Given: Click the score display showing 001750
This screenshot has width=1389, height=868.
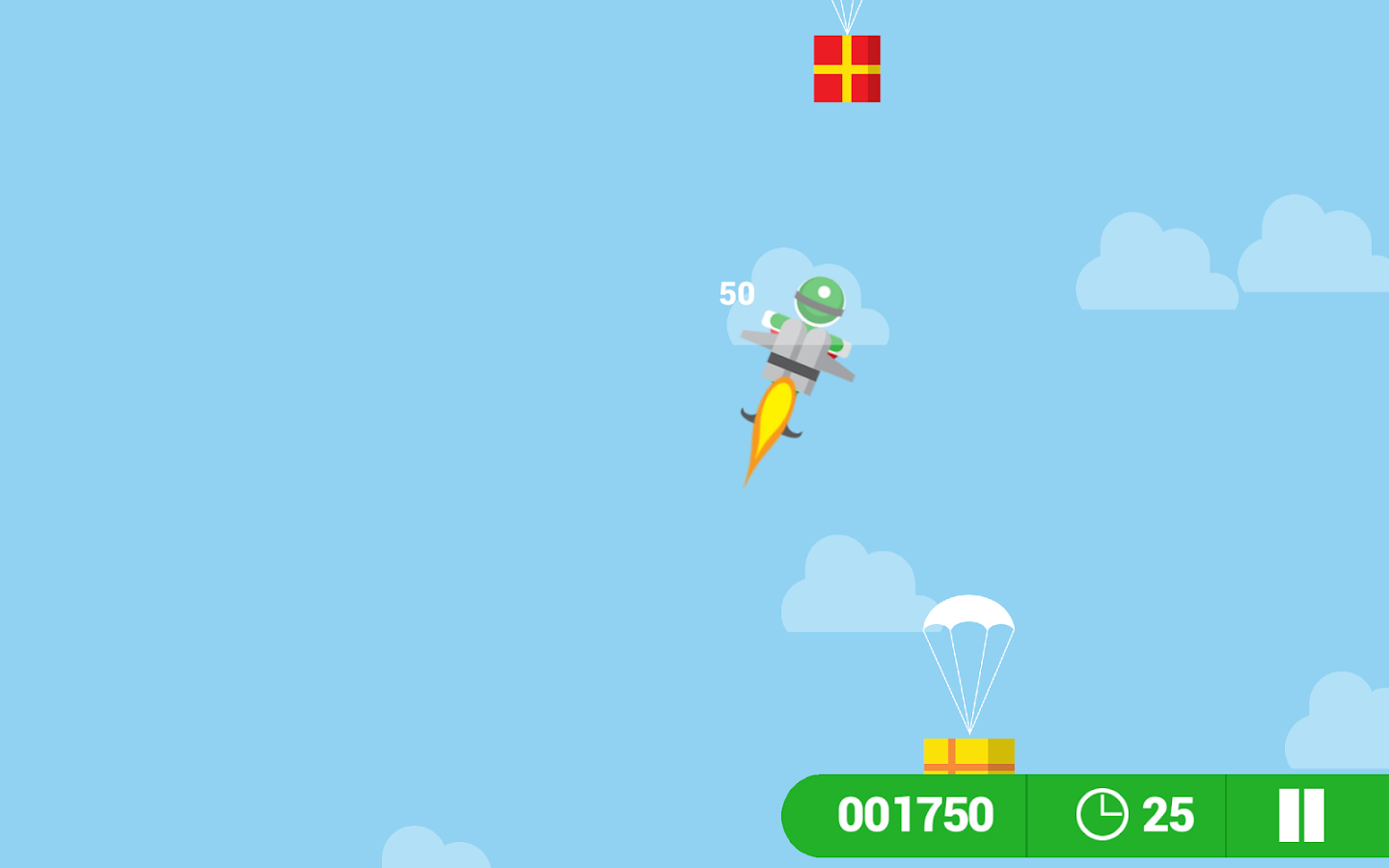Looking at the screenshot, I should coord(915,815).
